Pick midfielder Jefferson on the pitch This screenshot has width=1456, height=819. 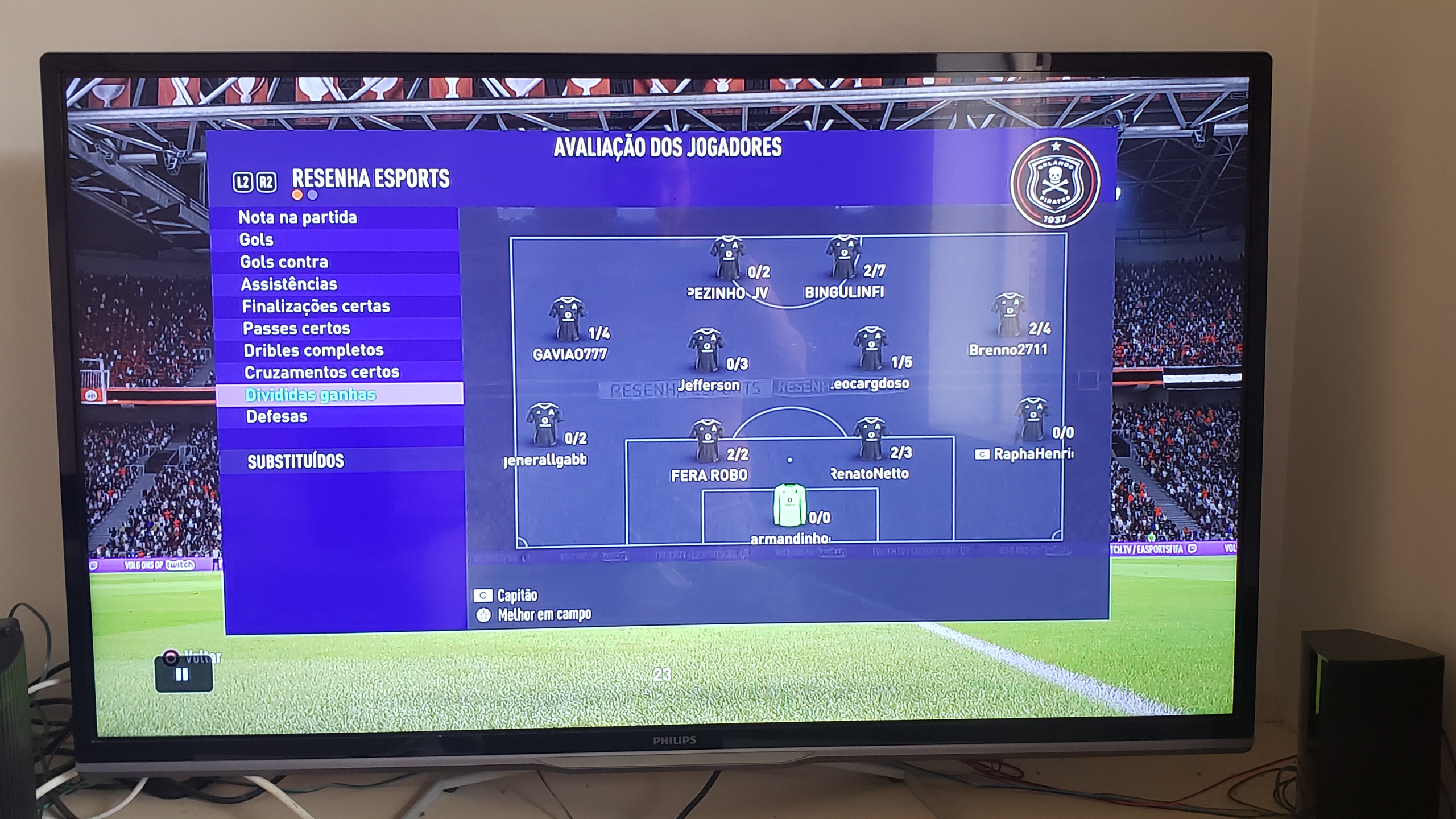click(705, 349)
